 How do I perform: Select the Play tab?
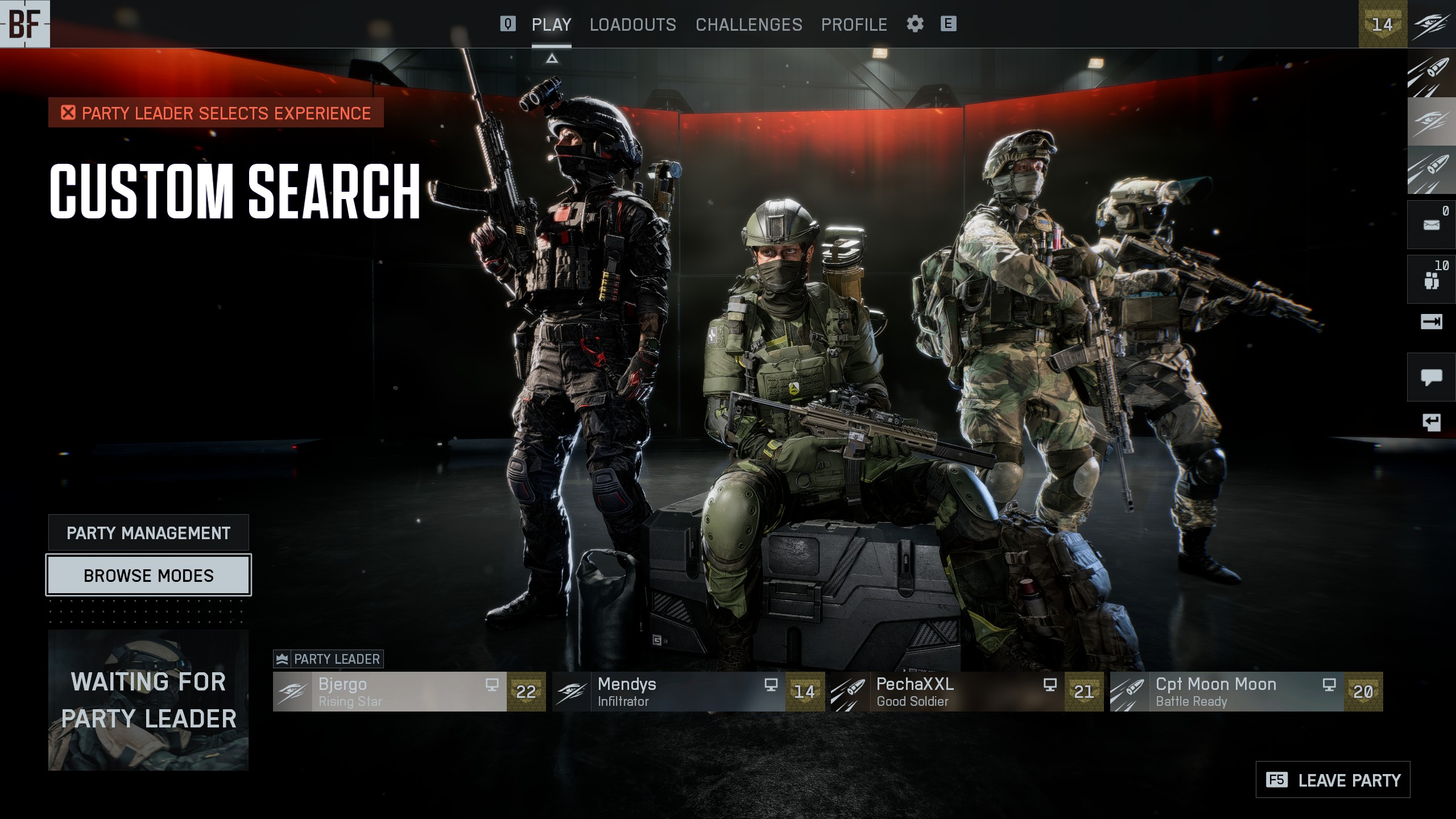pos(551,24)
